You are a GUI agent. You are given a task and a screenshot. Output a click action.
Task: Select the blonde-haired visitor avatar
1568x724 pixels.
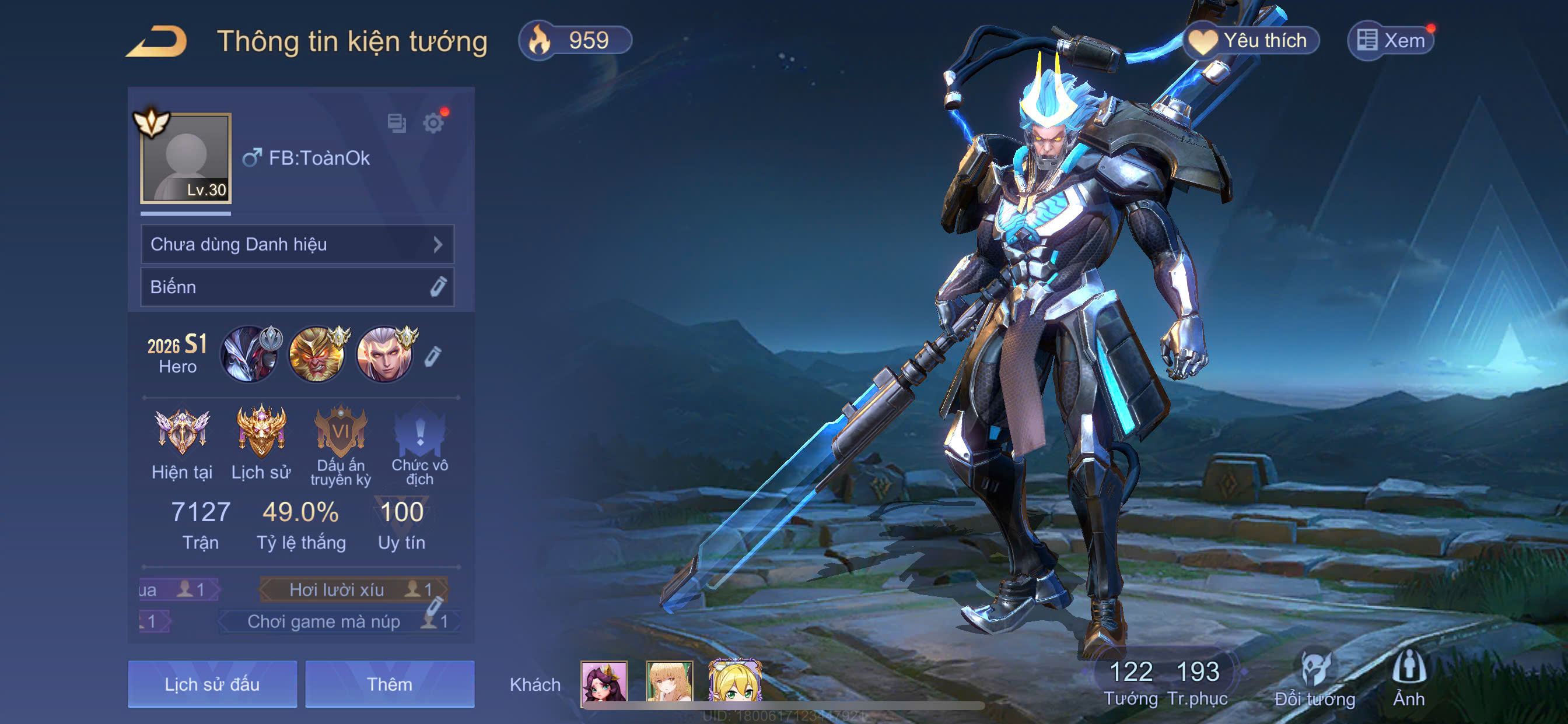click(734, 683)
